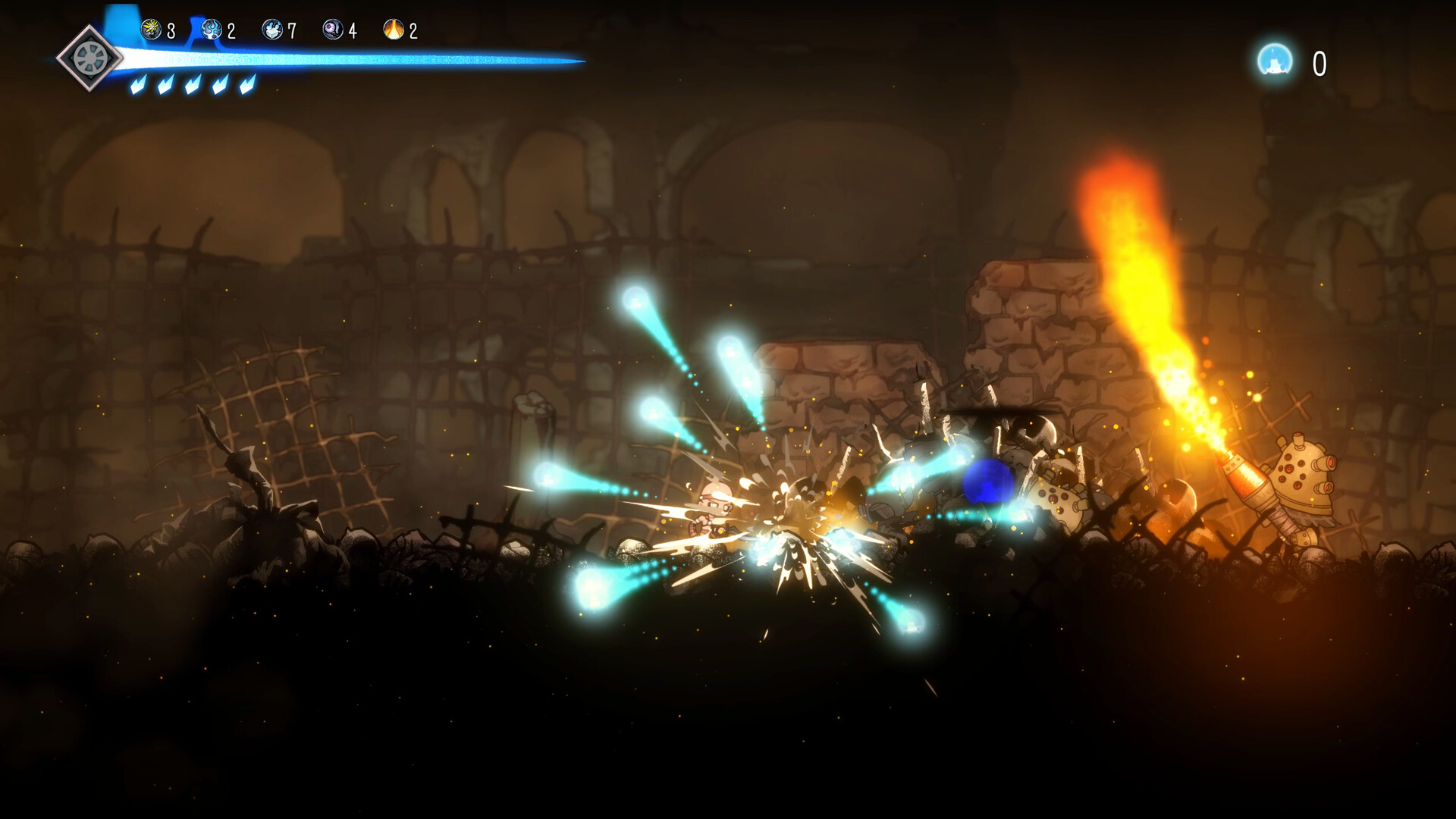Select the purple eyeball item icon
1456x819 pixels.
tap(333, 30)
